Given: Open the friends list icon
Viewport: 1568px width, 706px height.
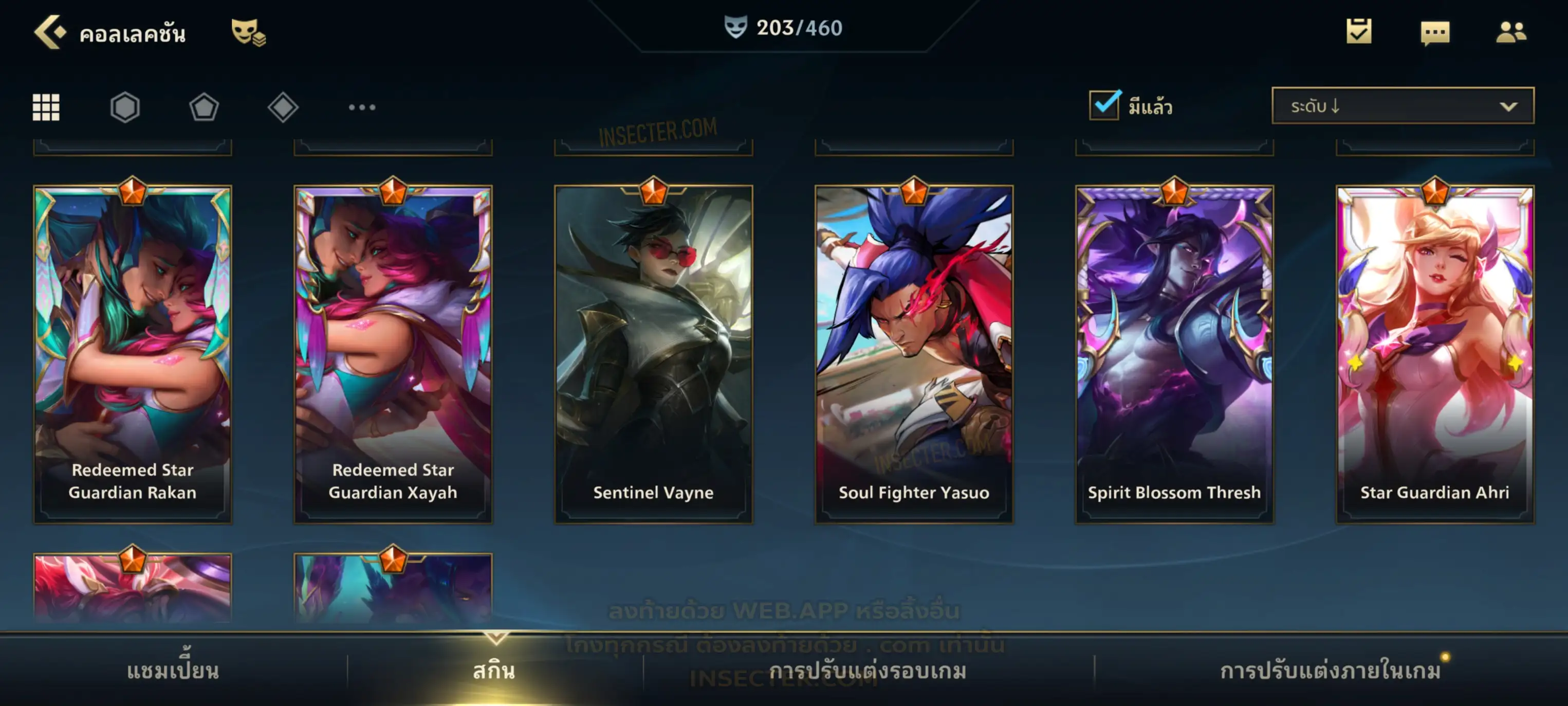Looking at the screenshot, I should pyautogui.click(x=1510, y=32).
